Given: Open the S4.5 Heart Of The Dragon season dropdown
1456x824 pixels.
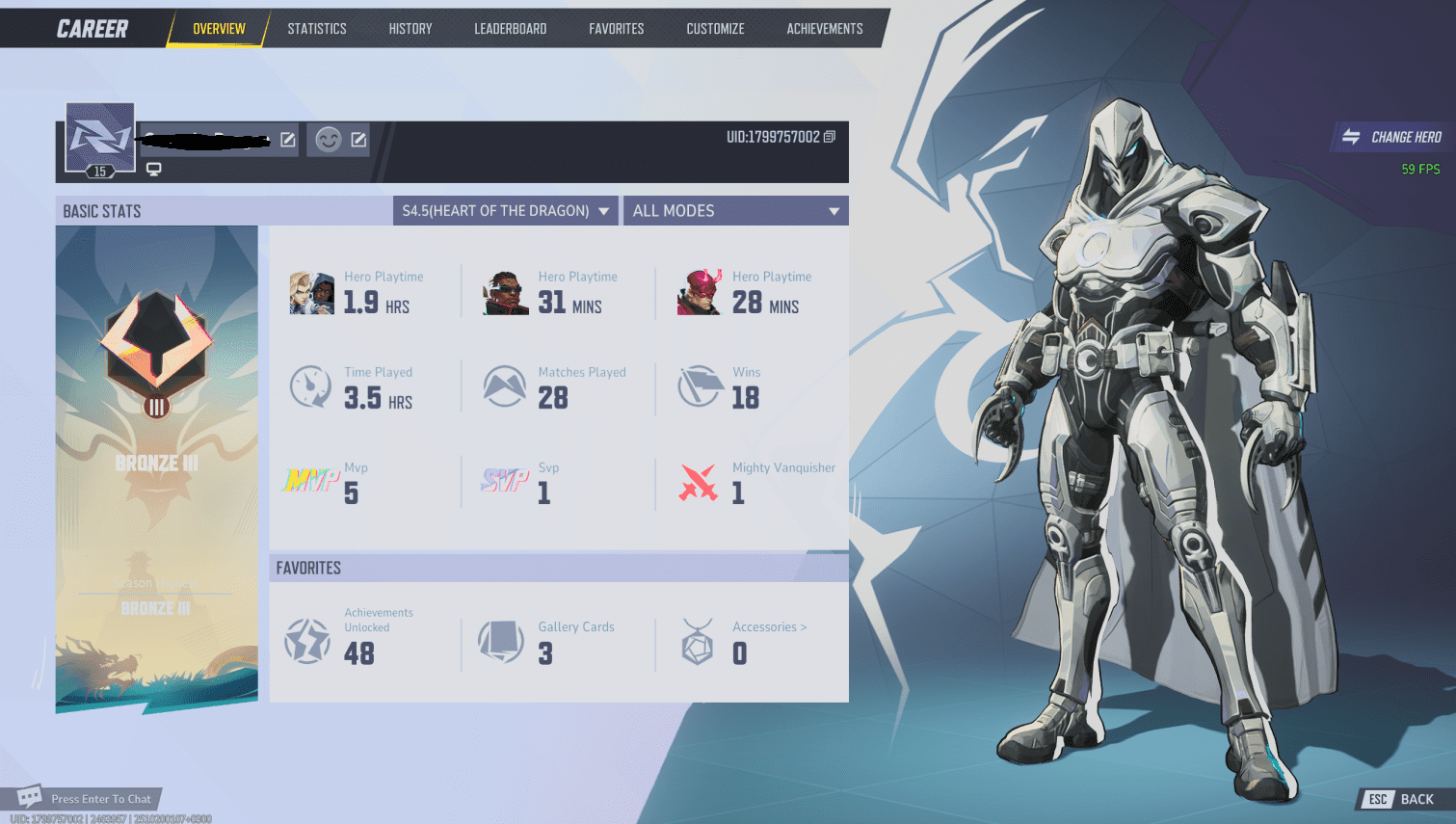Looking at the screenshot, I should click(x=505, y=210).
